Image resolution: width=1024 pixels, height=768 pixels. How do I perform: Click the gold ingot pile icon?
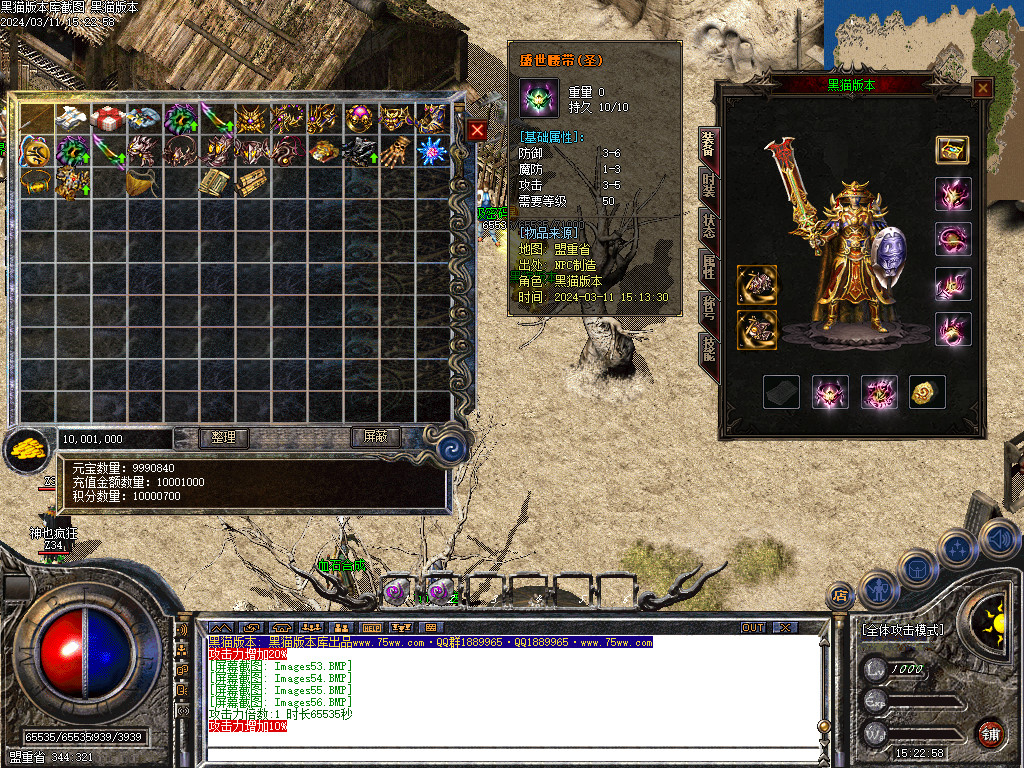[28, 451]
